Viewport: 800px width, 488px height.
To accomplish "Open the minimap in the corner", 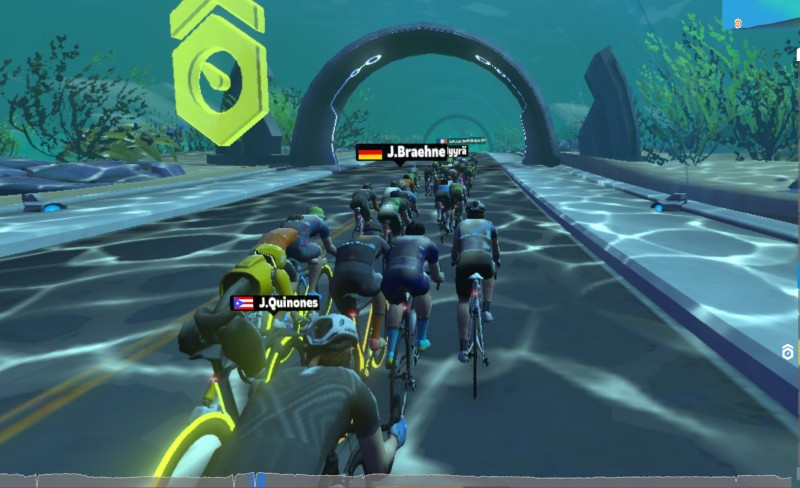I will [x=761, y=14].
